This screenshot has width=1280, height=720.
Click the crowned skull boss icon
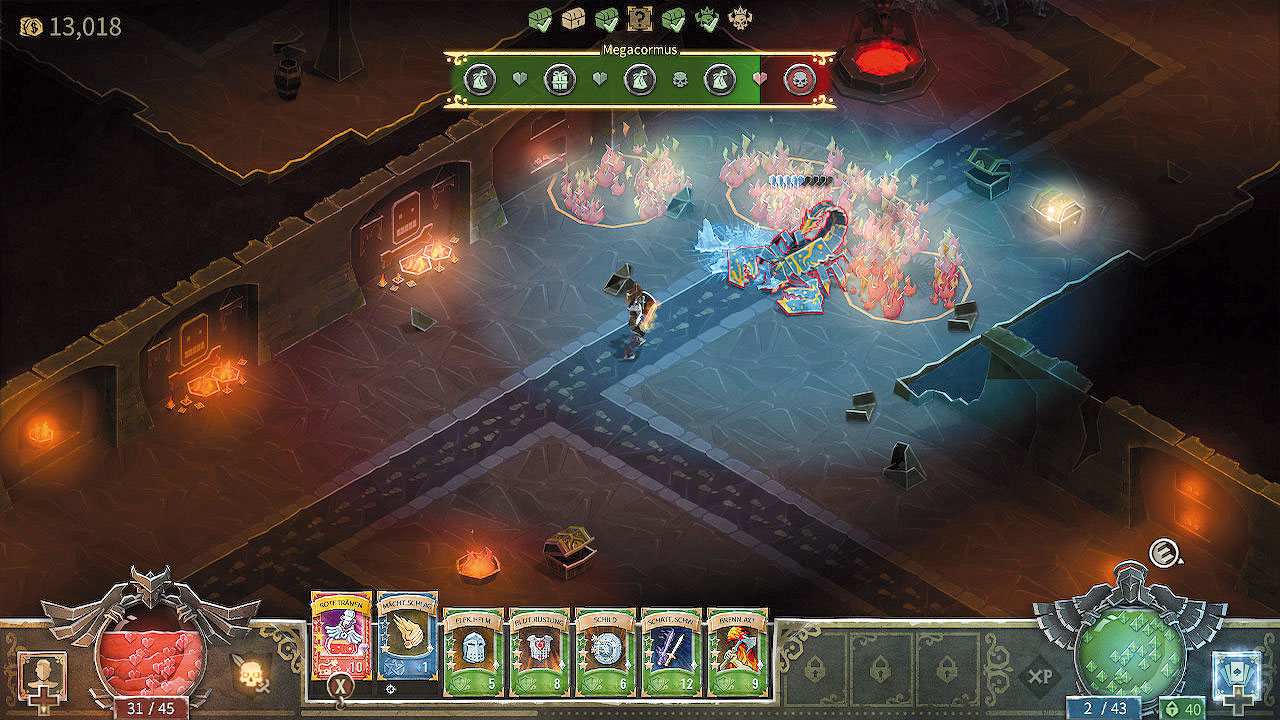pyautogui.click(x=739, y=18)
